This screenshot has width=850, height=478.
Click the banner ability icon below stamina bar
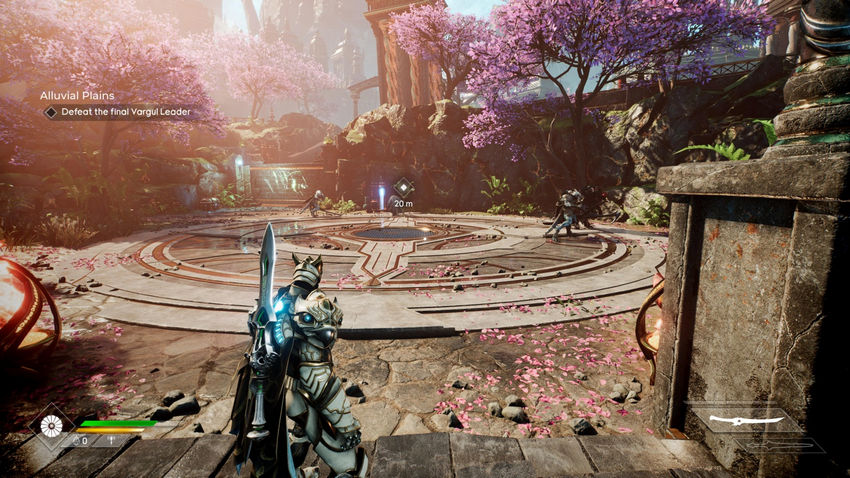tap(112, 441)
